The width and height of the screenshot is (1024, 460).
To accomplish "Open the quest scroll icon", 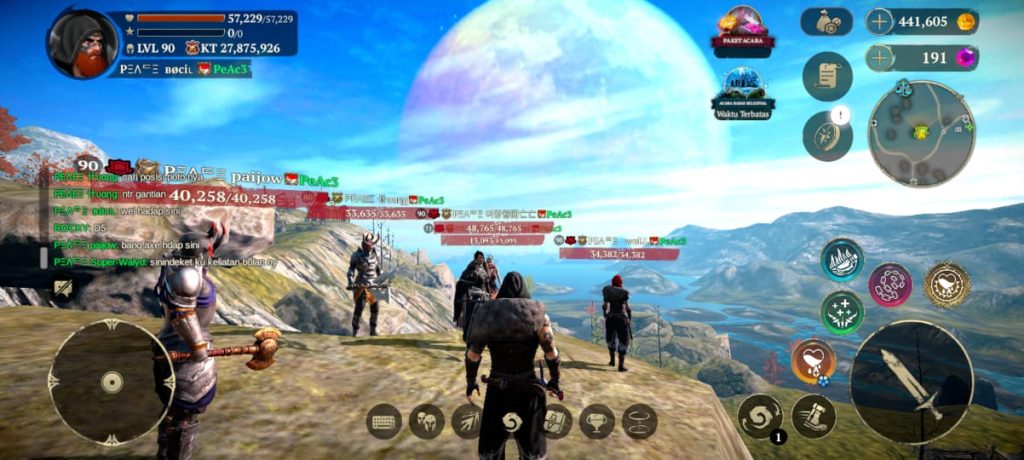I will (827, 77).
